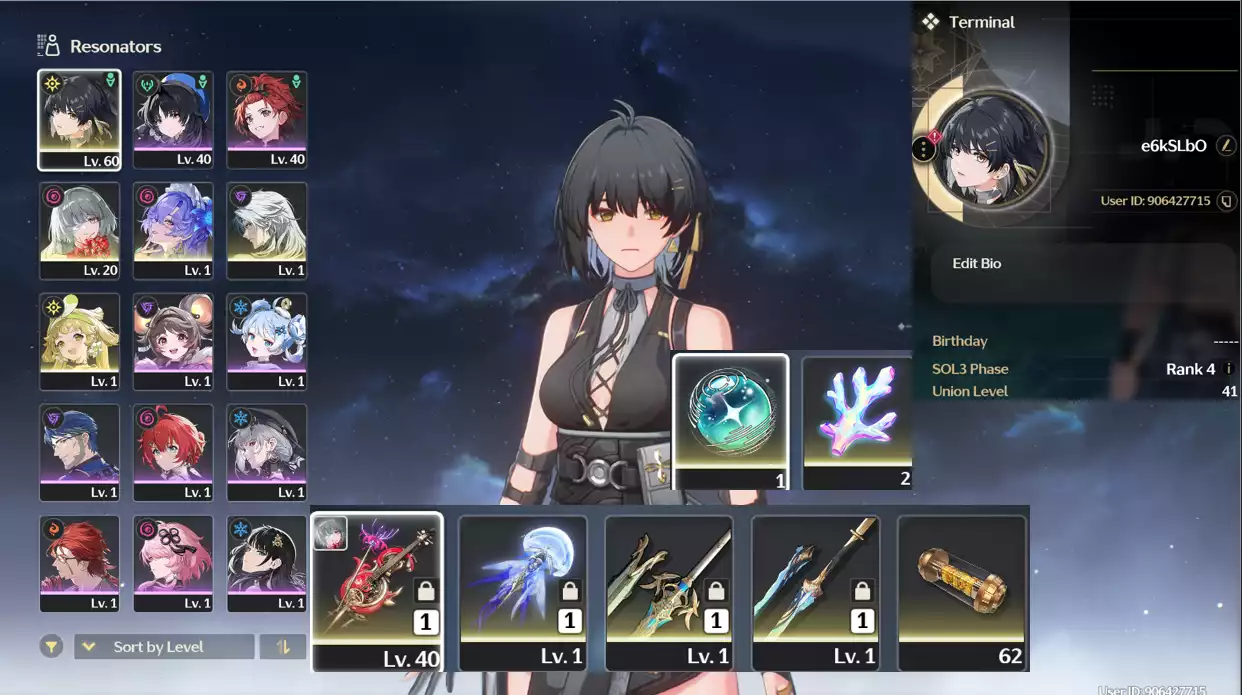Image resolution: width=1242 pixels, height=695 pixels.
Task: Choose the blue-capped Lv. 40 resonator
Action: click(x=173, y=120)
